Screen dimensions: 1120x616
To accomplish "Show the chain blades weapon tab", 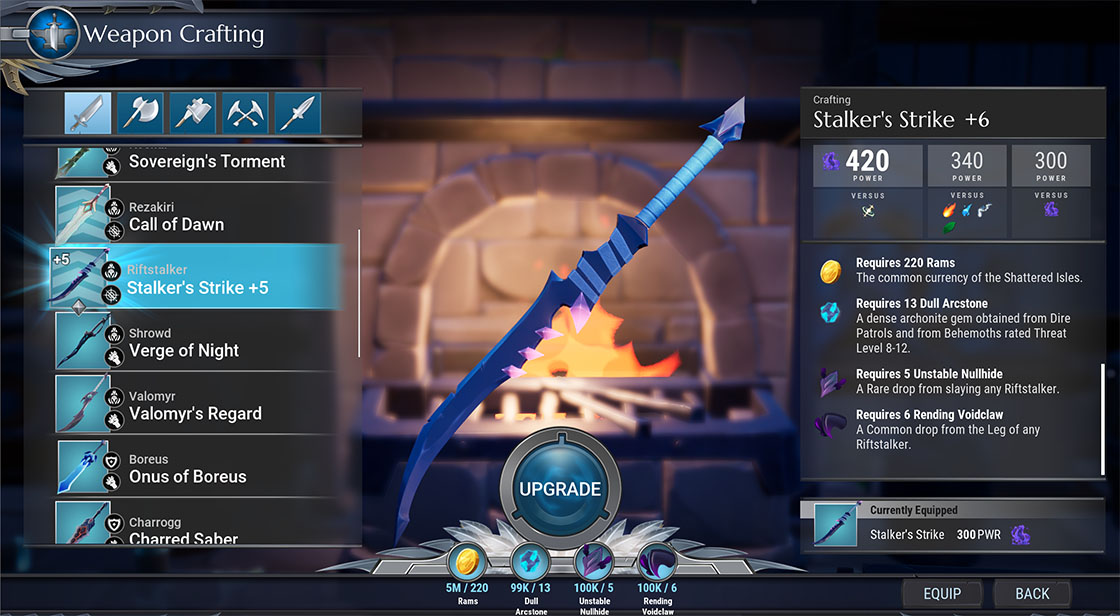I will pos(245,113).
